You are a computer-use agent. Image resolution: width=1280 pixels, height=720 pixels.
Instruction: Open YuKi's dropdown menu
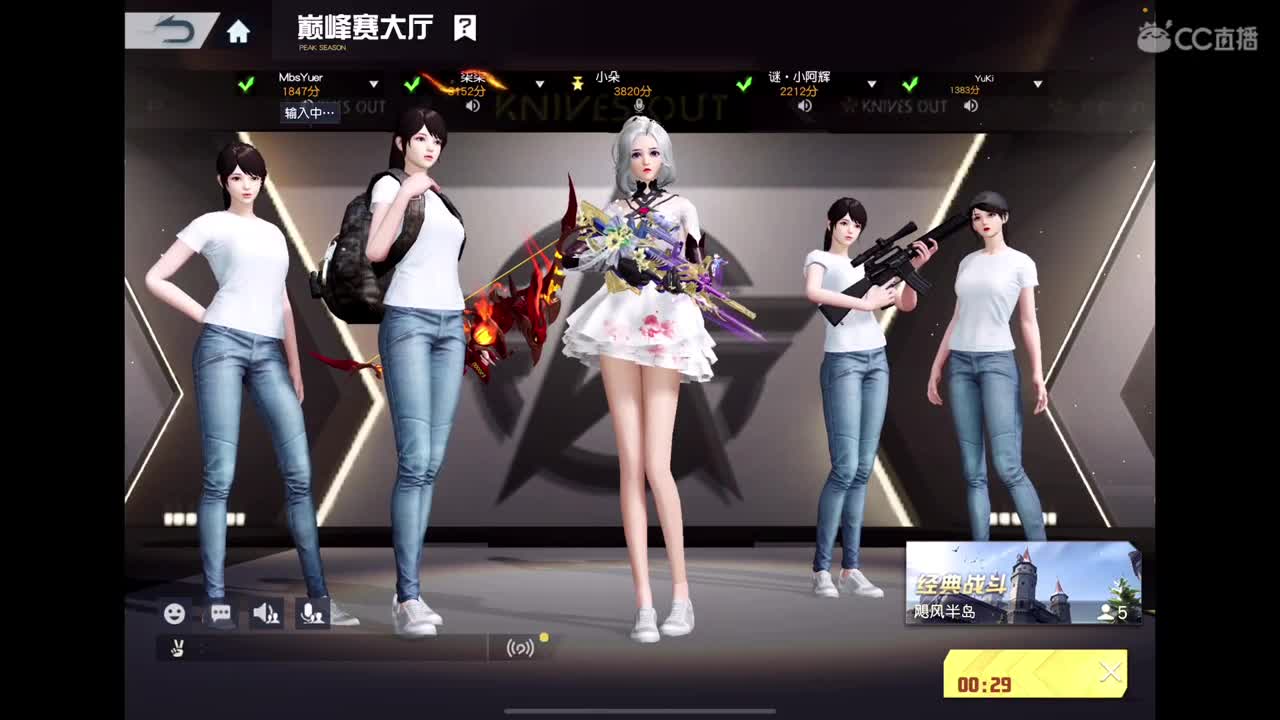[1038, 85]
